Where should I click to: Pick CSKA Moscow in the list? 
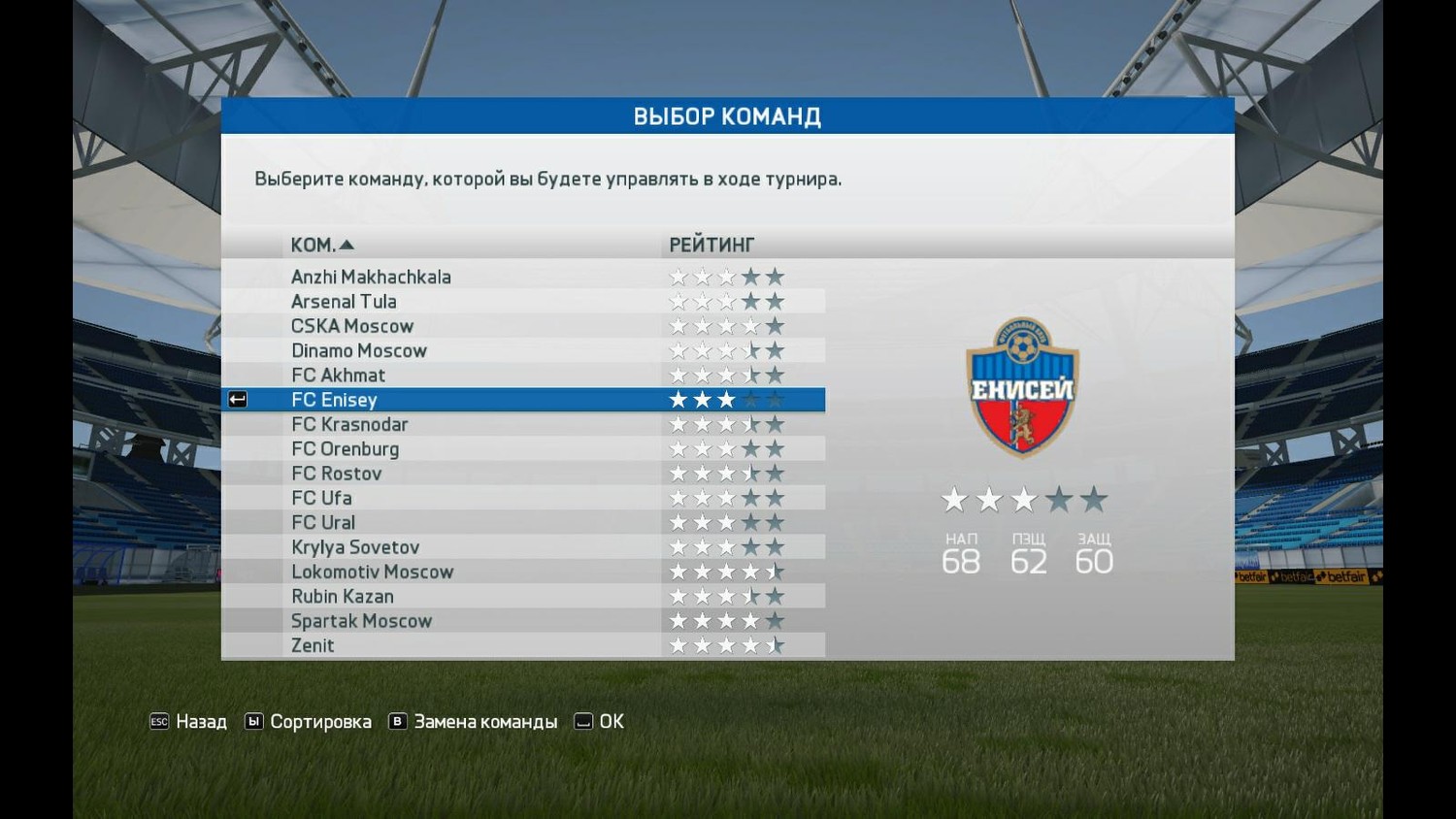(x=352, y=326)
